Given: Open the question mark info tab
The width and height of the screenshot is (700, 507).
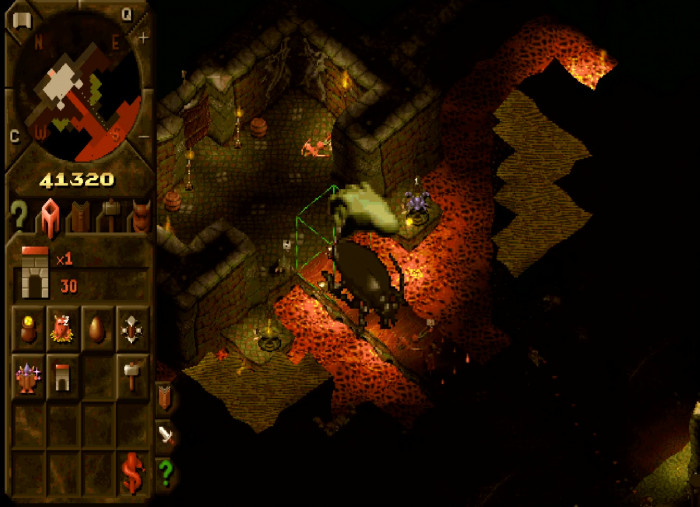Looking at the screenshot, I should tap(18, 215).
